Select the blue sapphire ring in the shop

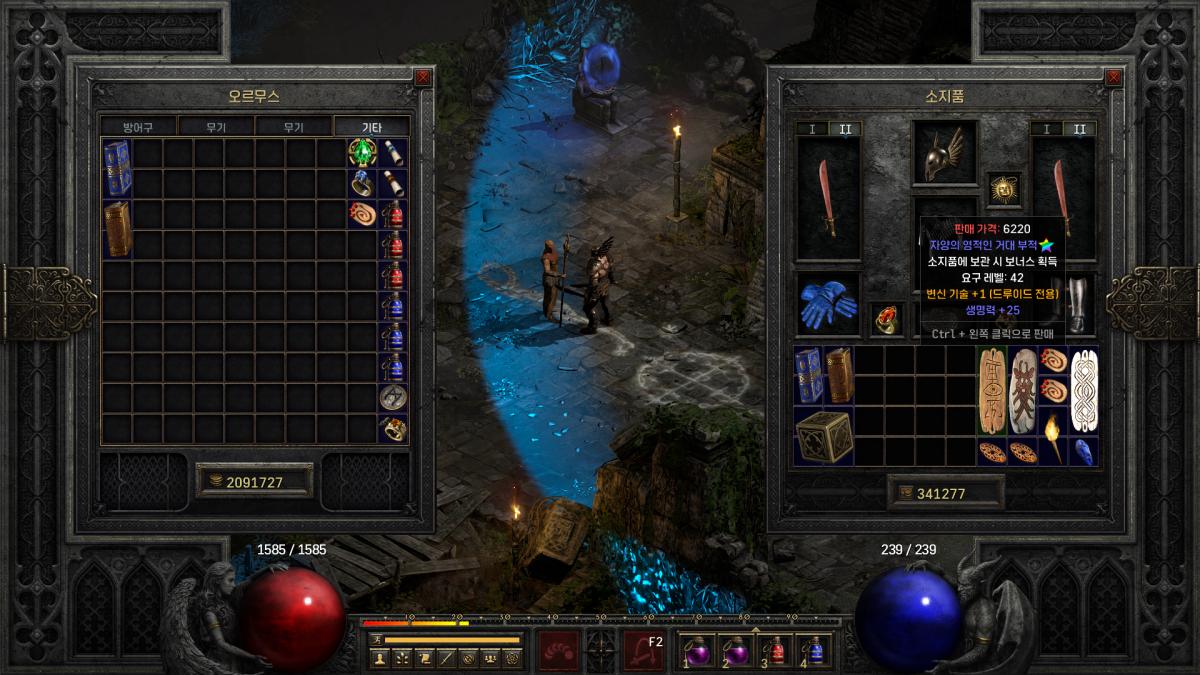pyautogui.click(x=362, y=183)
